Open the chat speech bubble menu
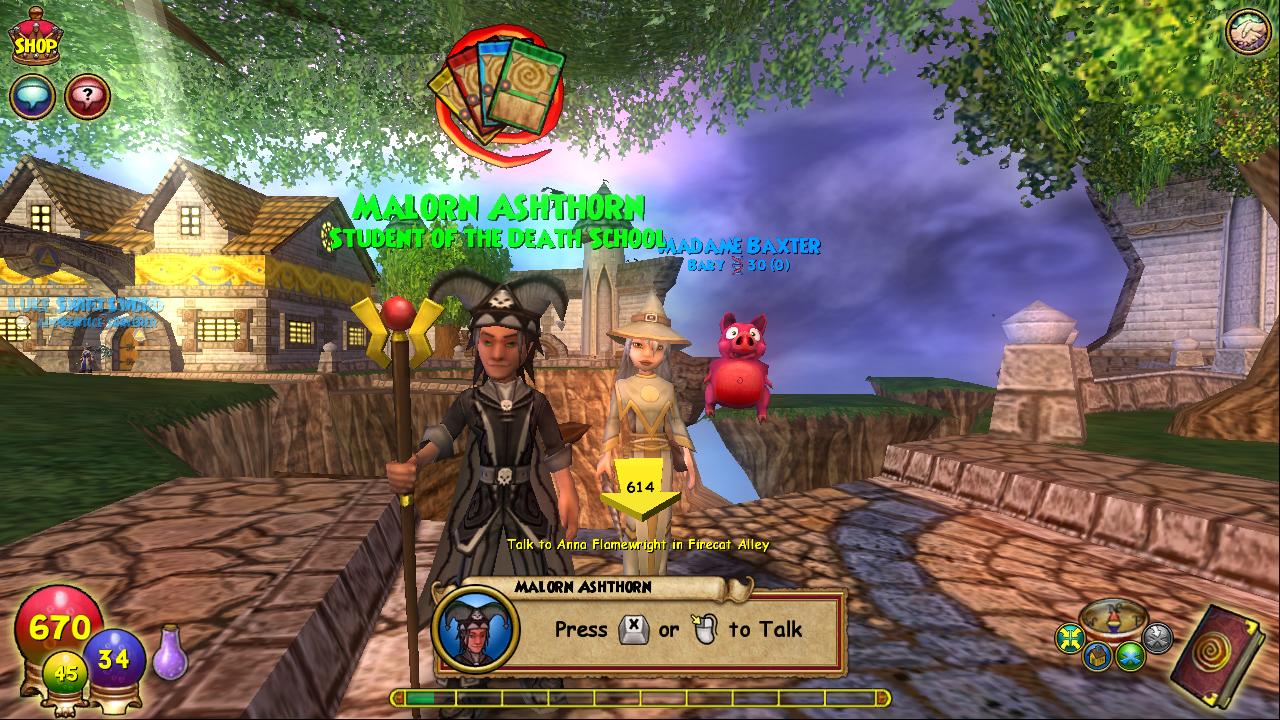Image resolution: width=1280 pixels, height=720 pixels. click(31, 97)
